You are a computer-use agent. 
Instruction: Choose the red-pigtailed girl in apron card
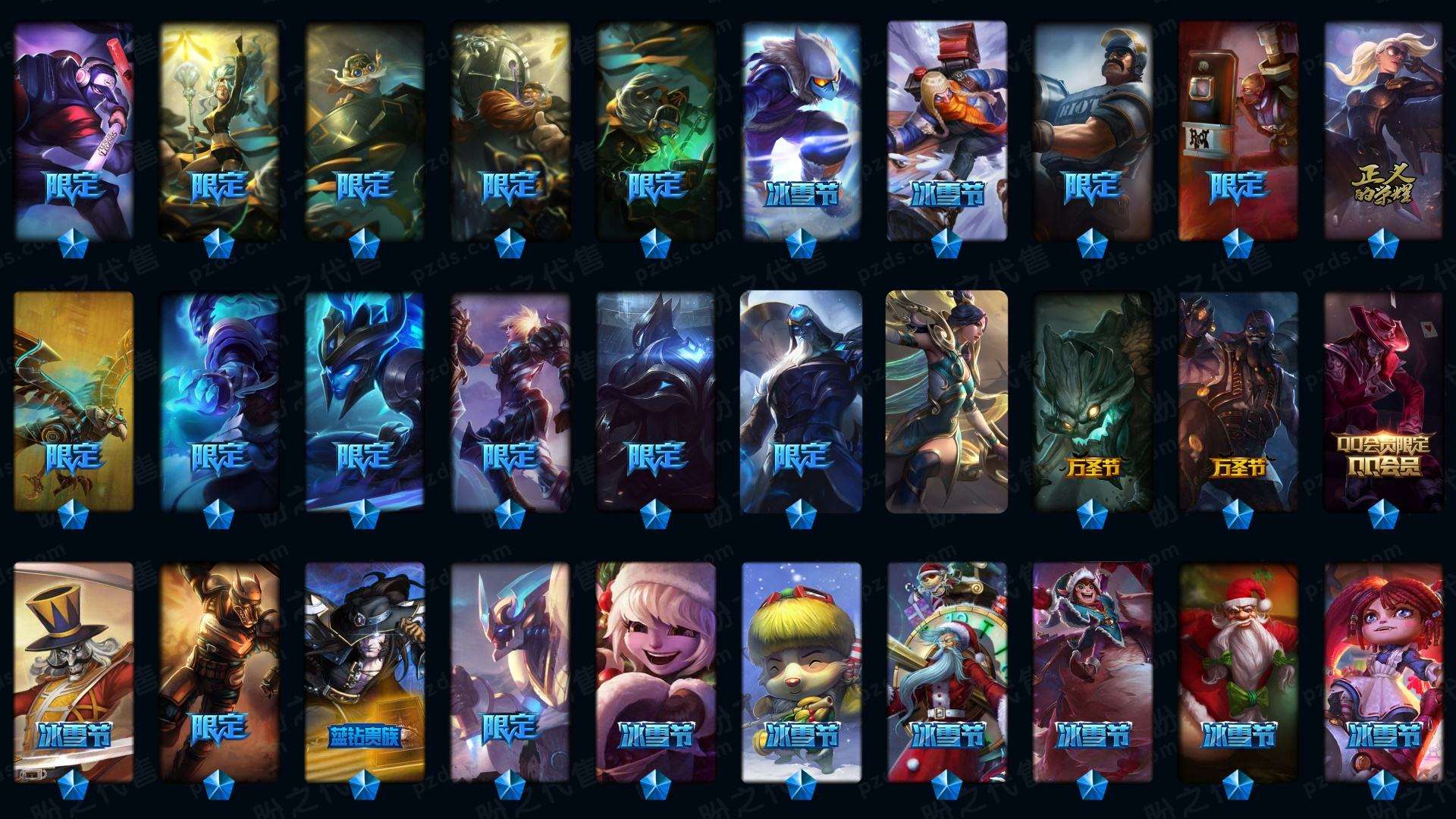point(1384,672)
